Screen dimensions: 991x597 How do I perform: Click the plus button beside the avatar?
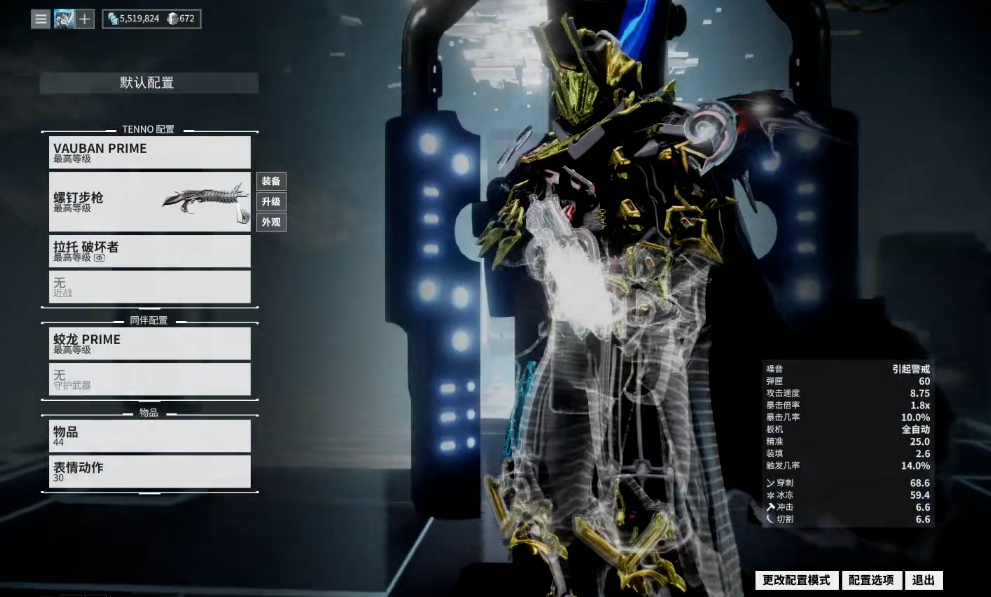point(85,19)
